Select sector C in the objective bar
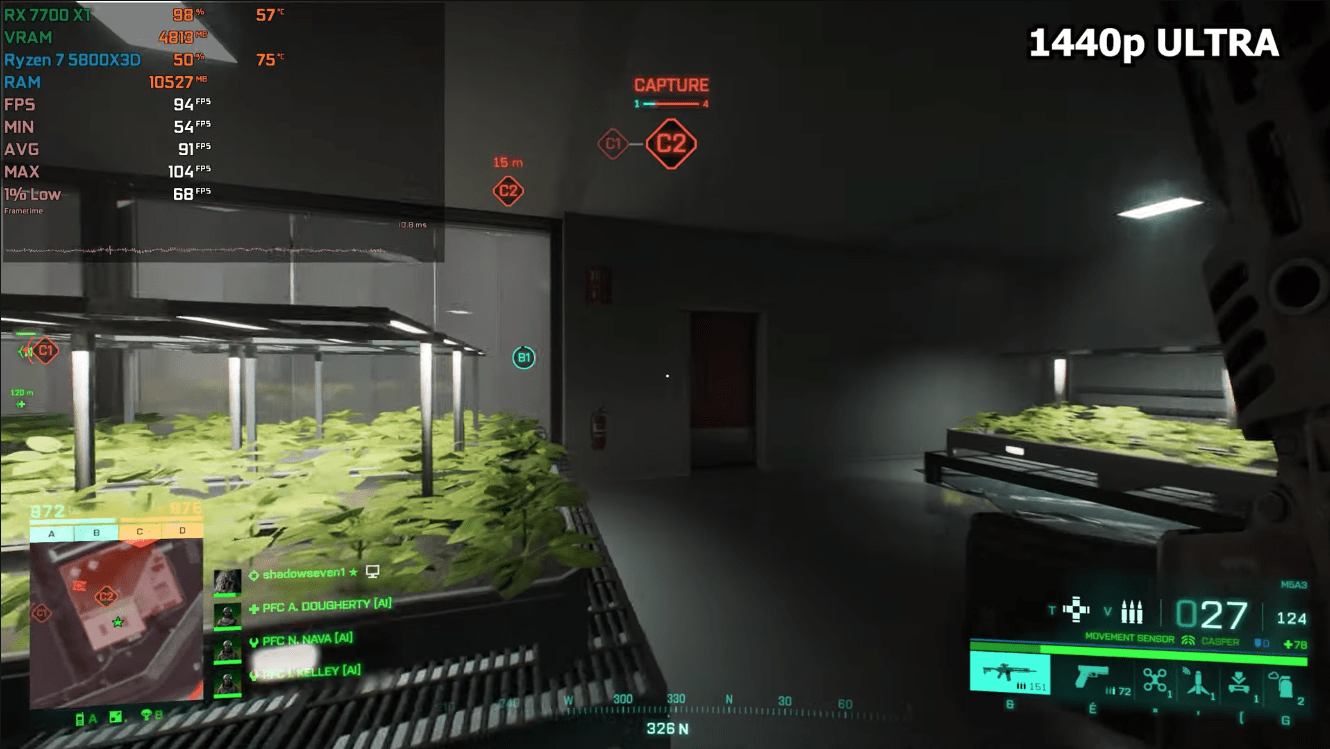 [x=139, y=532]
